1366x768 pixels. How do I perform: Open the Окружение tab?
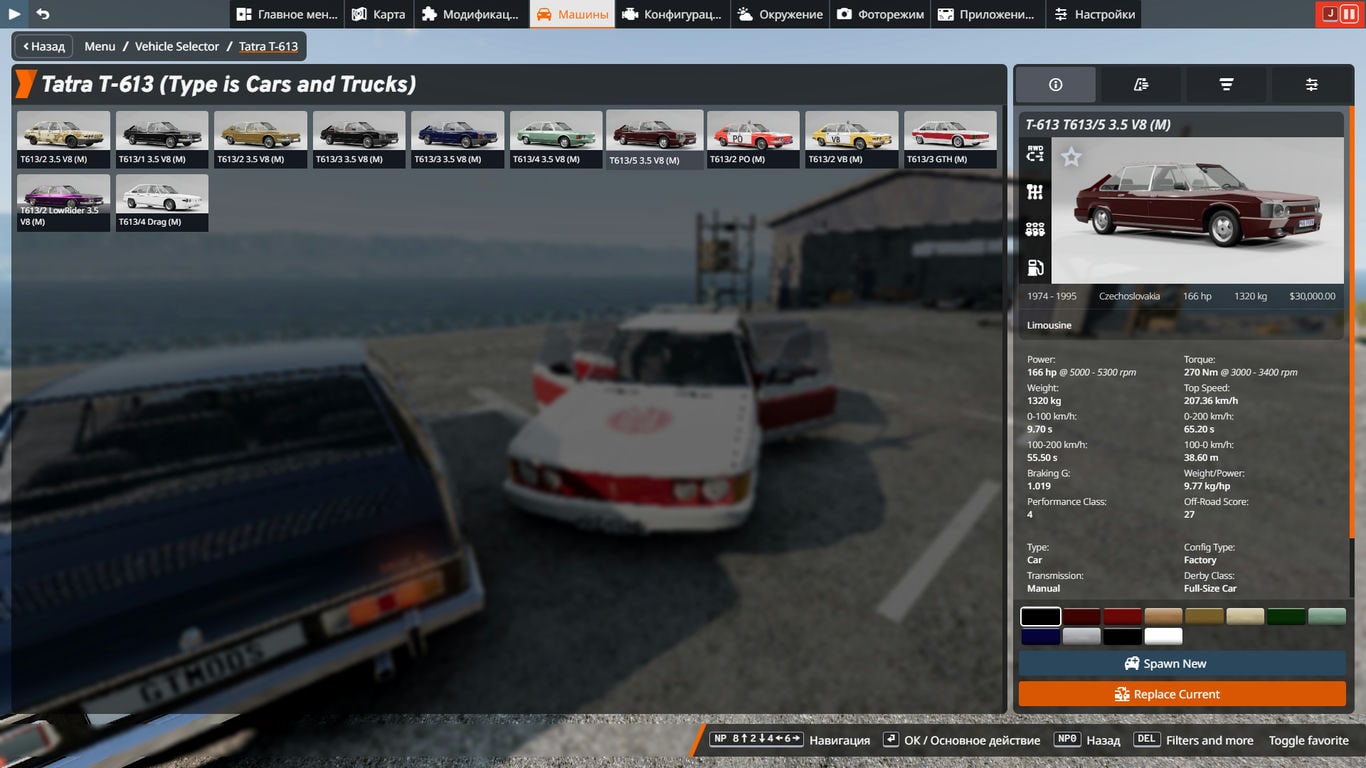[780, 14]
